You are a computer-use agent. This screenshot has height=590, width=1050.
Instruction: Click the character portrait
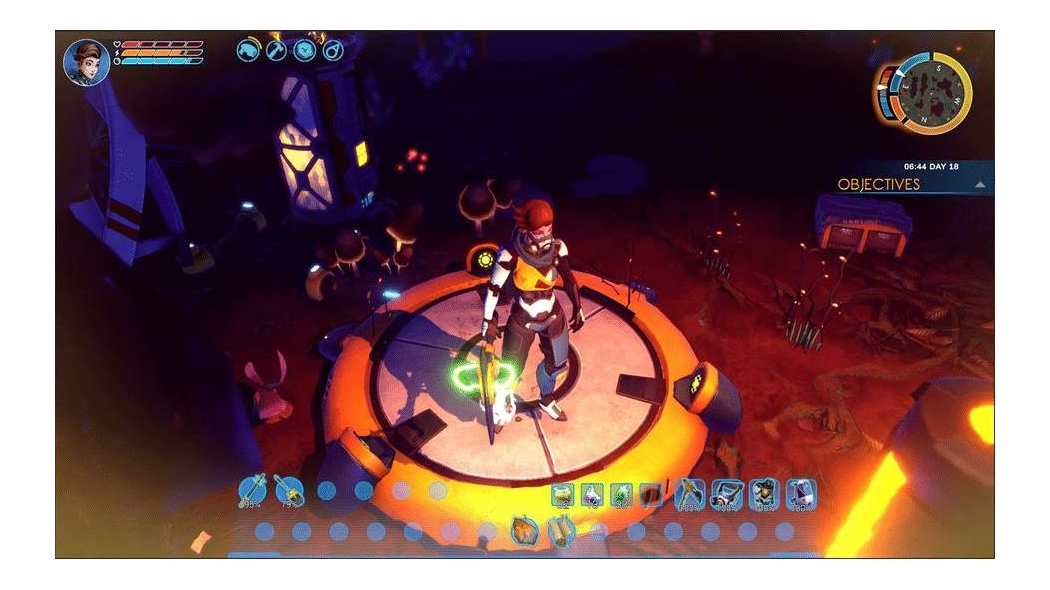[x=87, y=62]
